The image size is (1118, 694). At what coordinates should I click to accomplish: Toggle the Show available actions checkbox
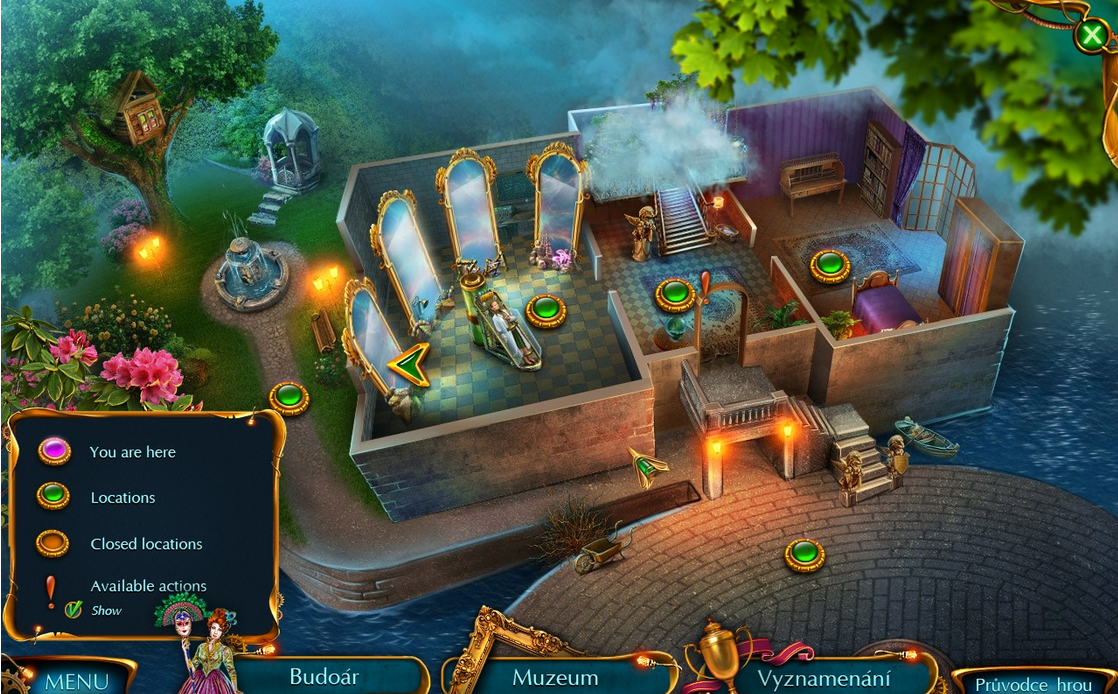tap(73, 610)
